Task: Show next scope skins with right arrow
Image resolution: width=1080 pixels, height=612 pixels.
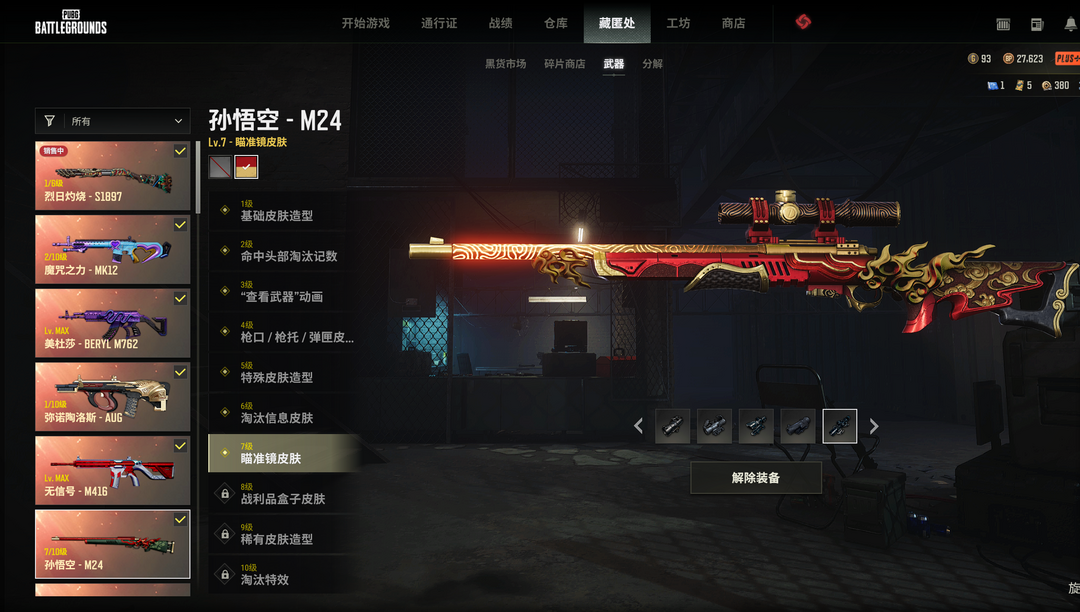Action: 874,426
